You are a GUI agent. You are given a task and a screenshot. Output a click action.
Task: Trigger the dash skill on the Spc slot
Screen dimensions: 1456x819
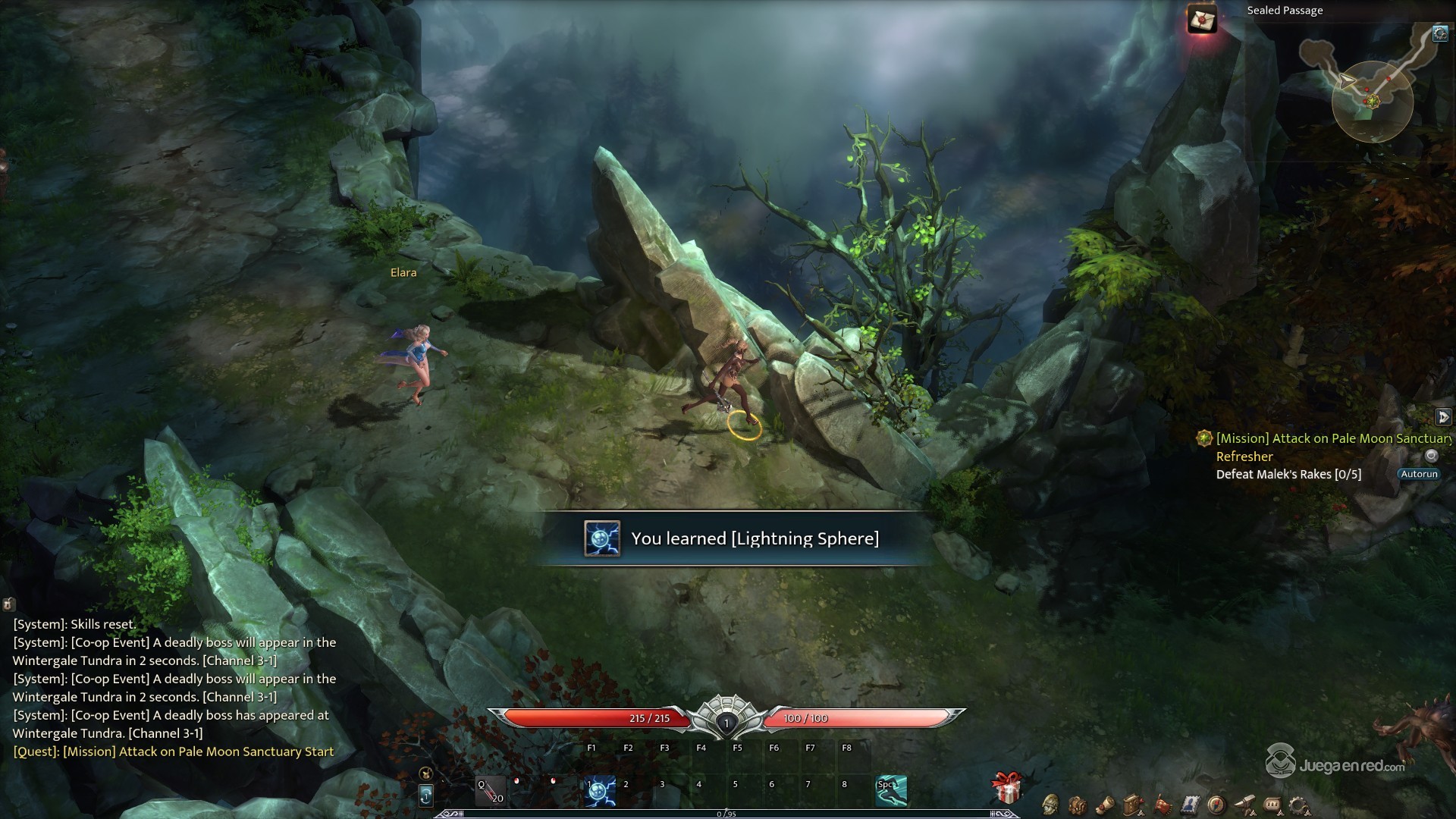[891, 791]
